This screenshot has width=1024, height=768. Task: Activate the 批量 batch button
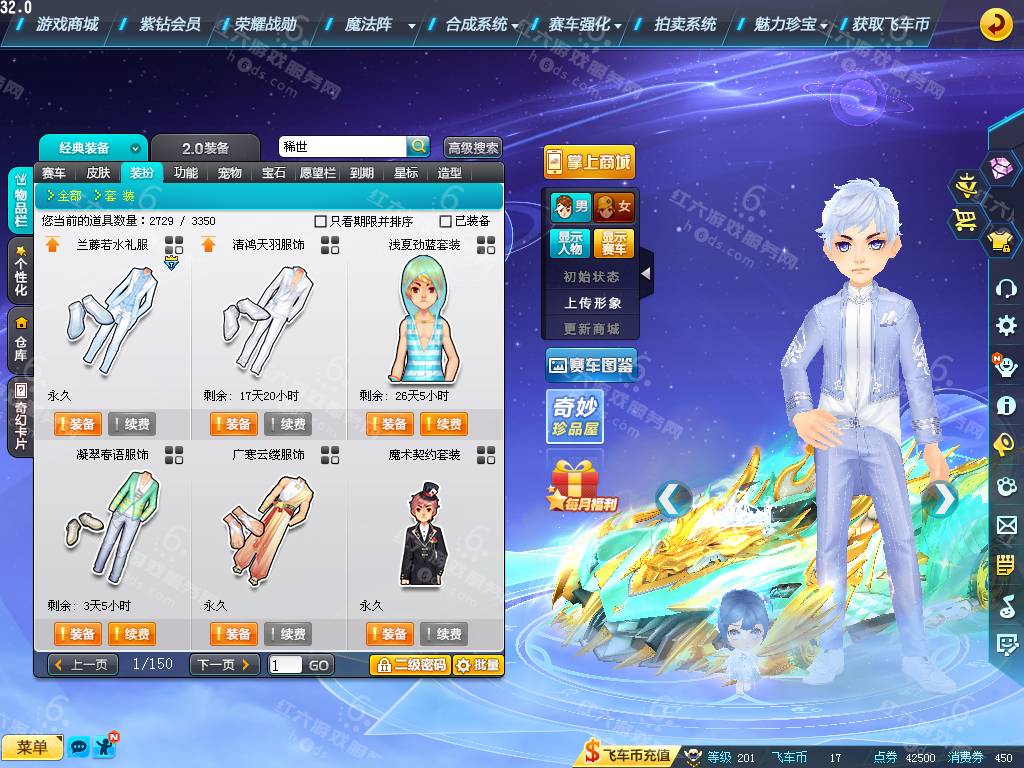coord(478,665)
